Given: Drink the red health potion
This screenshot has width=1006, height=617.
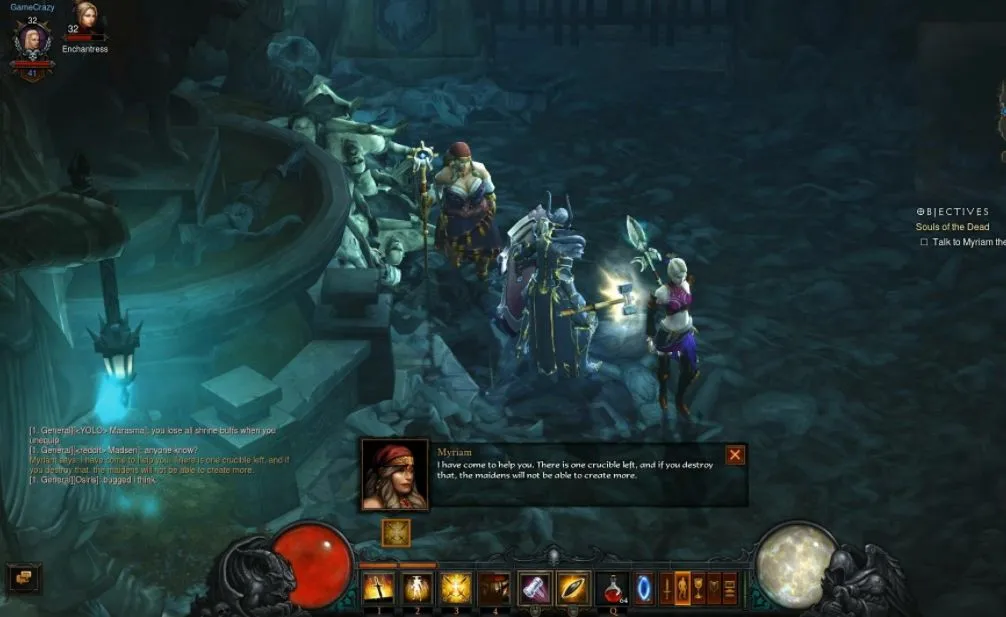Looking at the screenshot, I should pyautogui.click(x=612, y=587).
